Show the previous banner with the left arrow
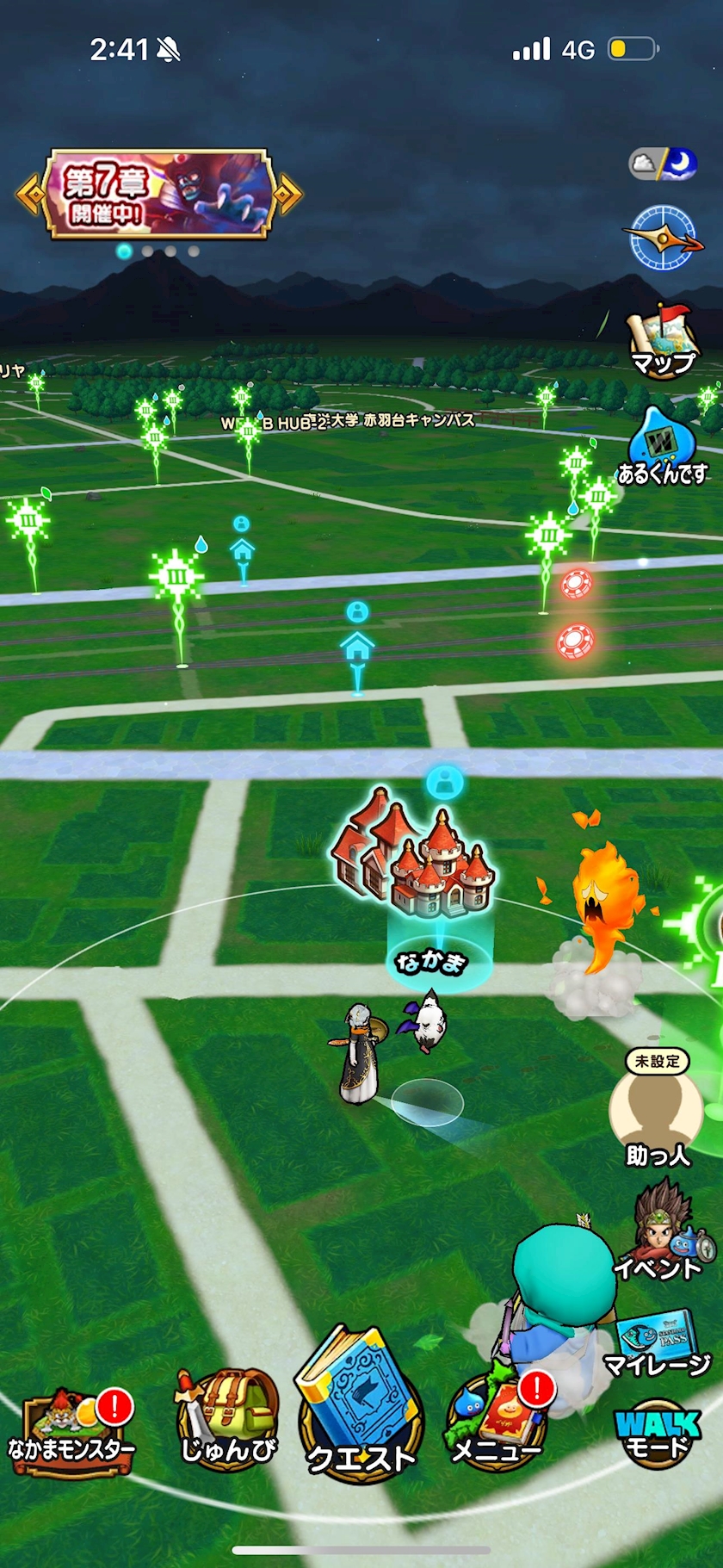723x1568 pixels. (x=28, y=195)
